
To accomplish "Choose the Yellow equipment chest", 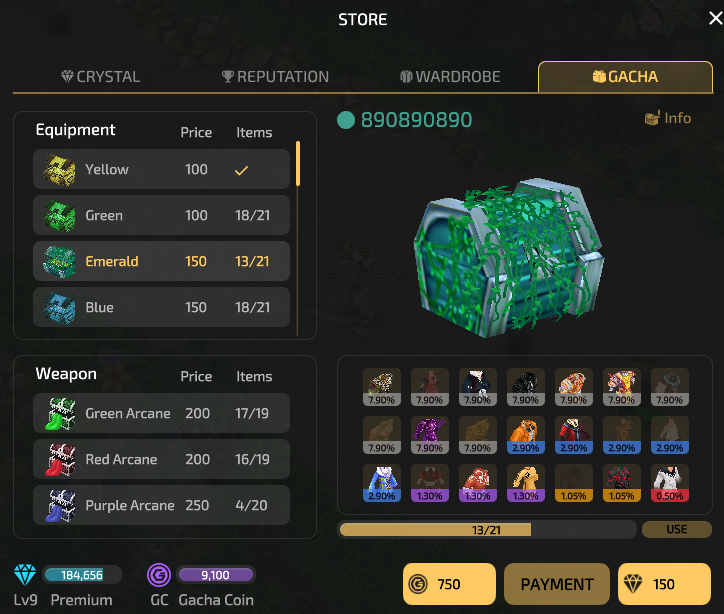I will (161, 170).
